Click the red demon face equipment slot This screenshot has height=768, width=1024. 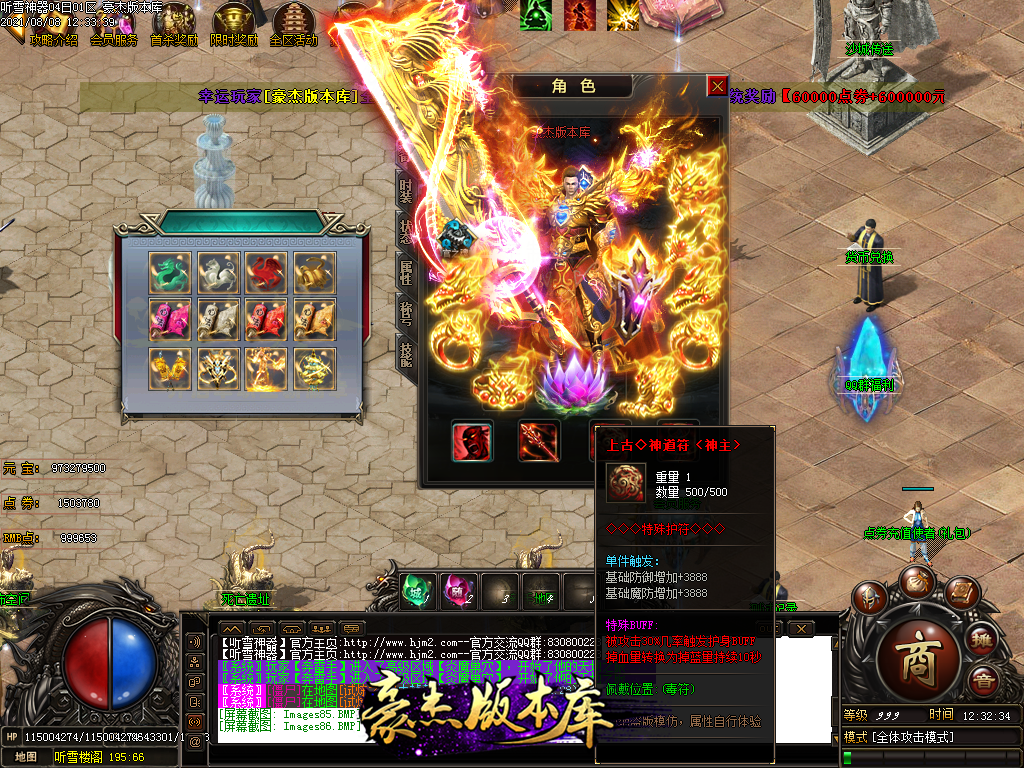click(472, 441)
